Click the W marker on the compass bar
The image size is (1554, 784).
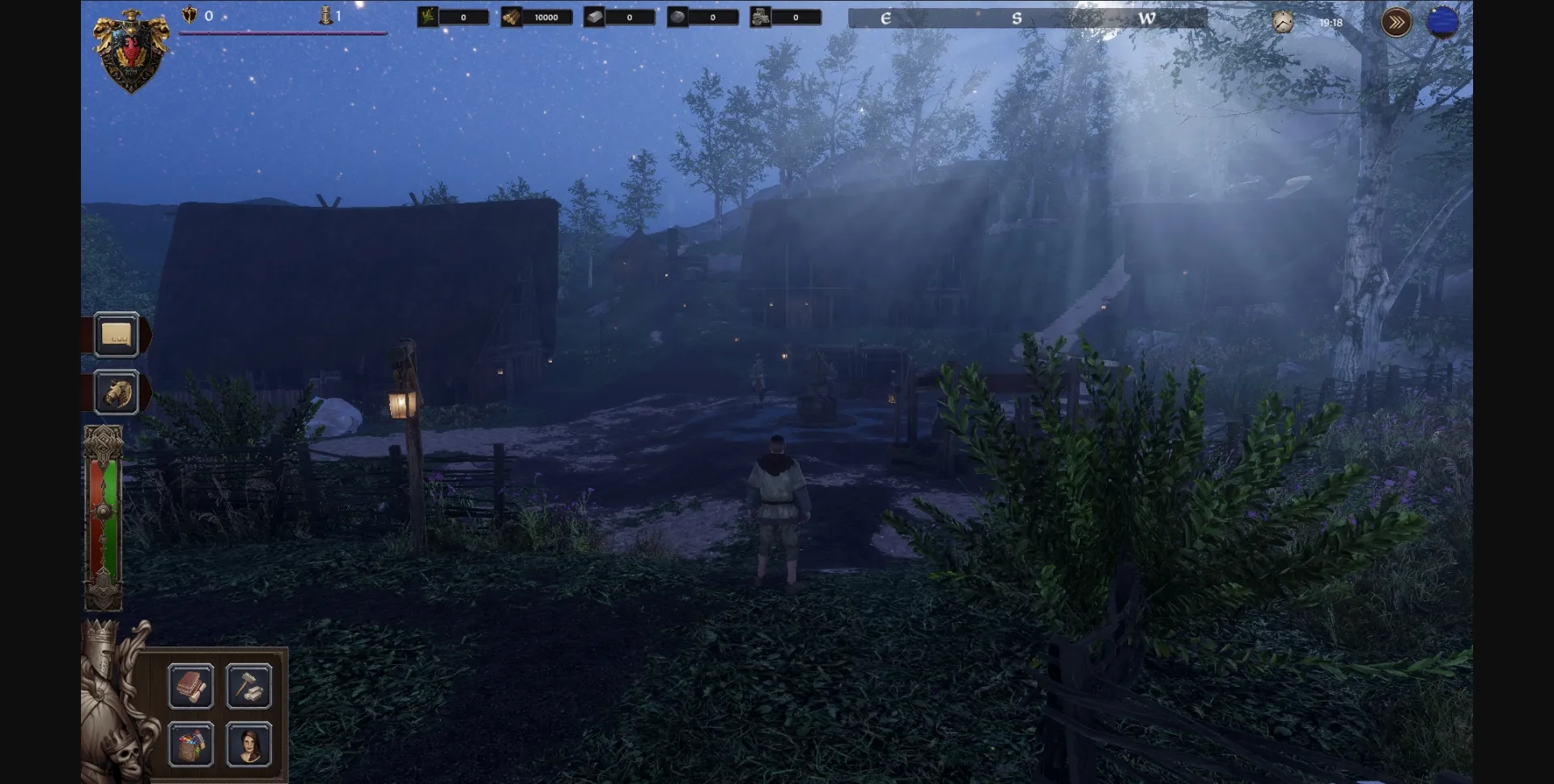click(1147, 18)
